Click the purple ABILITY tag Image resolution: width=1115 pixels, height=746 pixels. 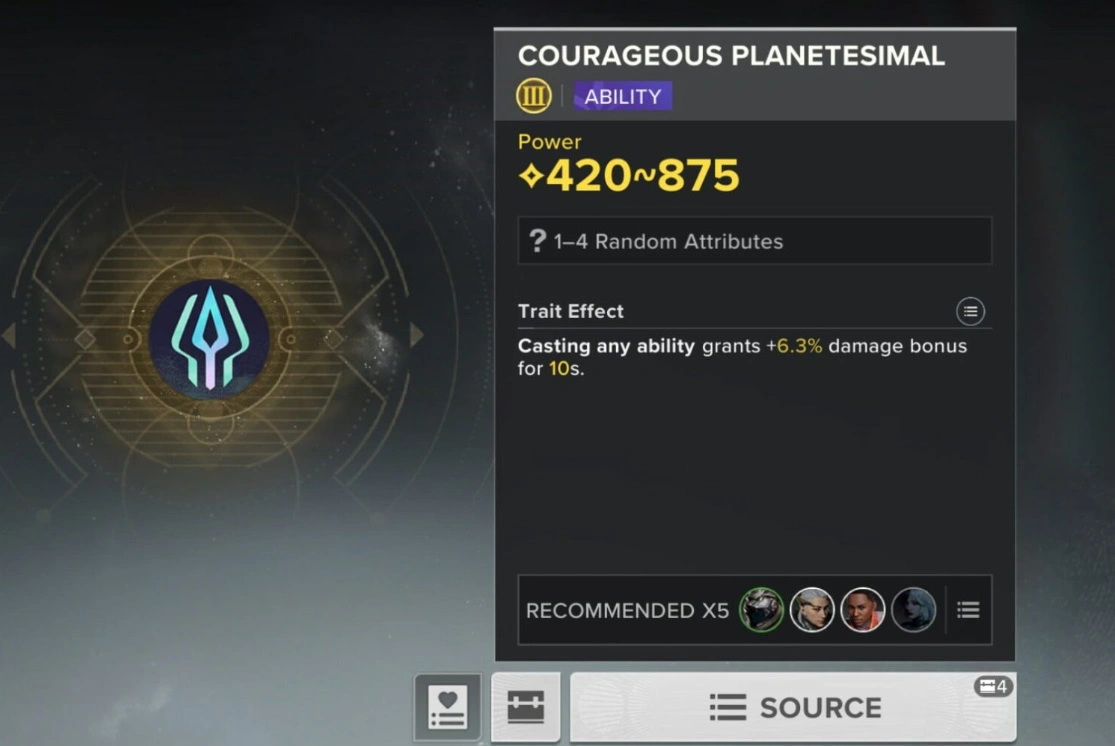point(622,97)
